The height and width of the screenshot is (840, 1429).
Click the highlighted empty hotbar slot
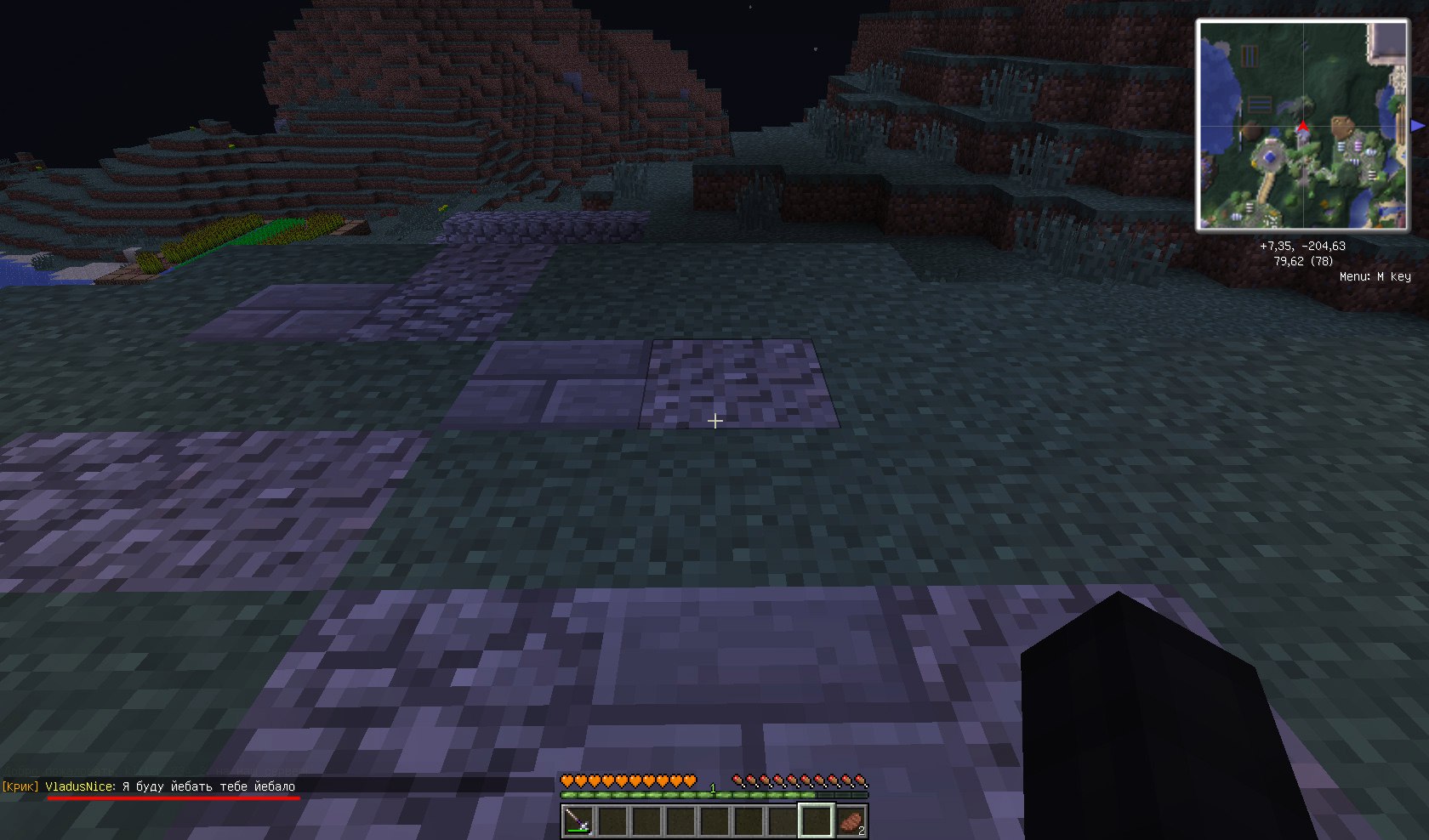pyautogui.click(x=816, y=820)
